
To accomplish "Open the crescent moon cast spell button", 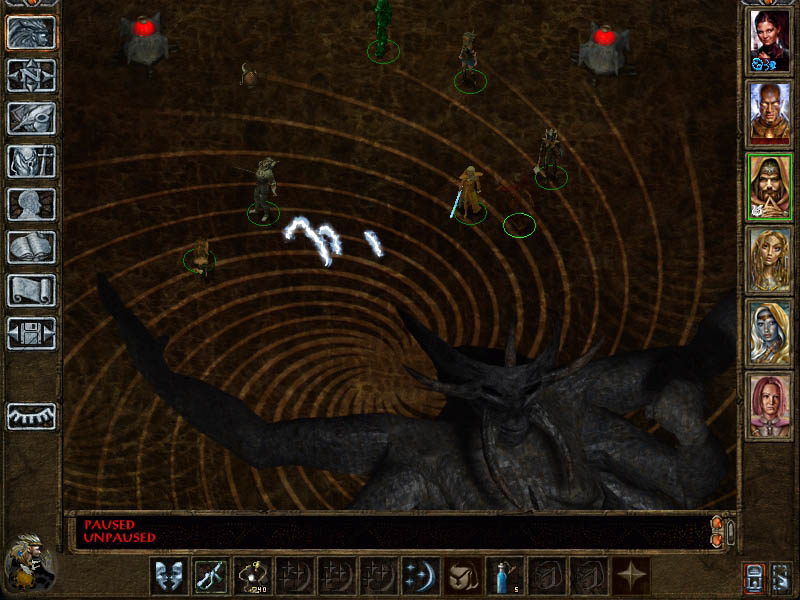I will tap(418, 575).
